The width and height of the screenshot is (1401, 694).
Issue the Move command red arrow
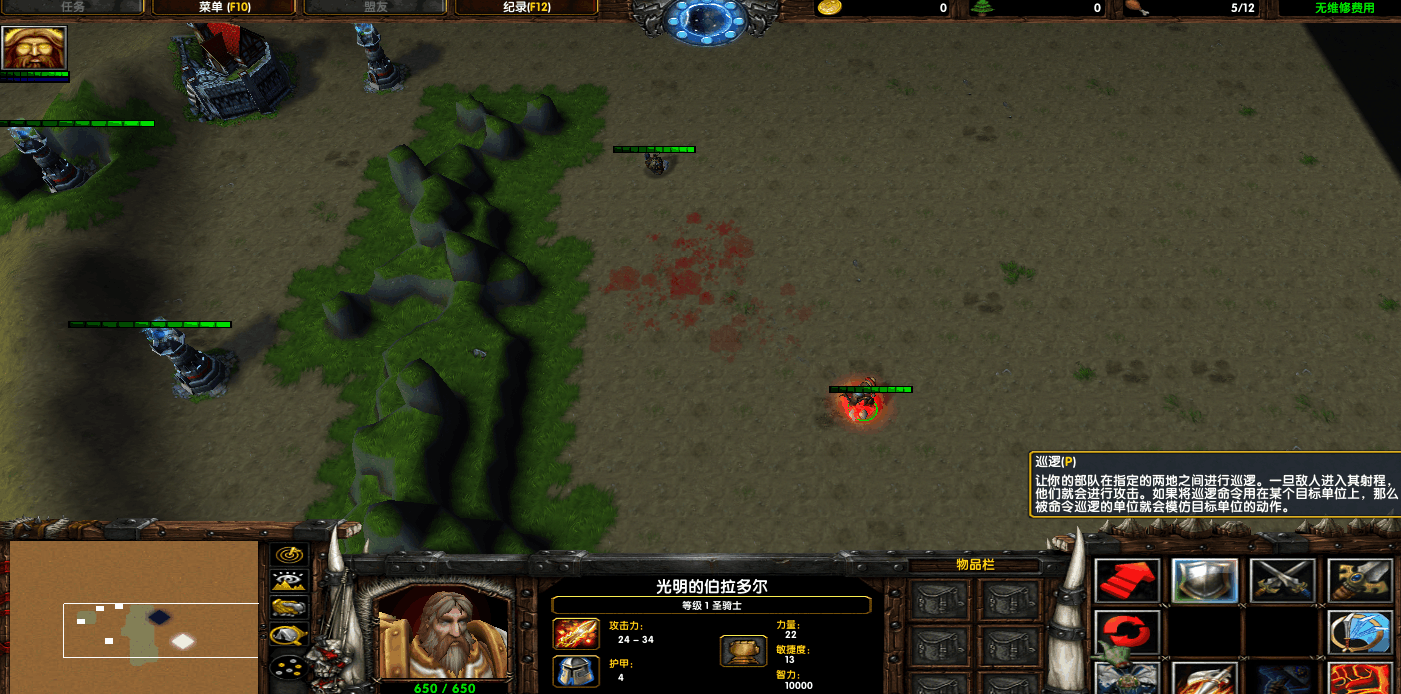point(1127,581)
